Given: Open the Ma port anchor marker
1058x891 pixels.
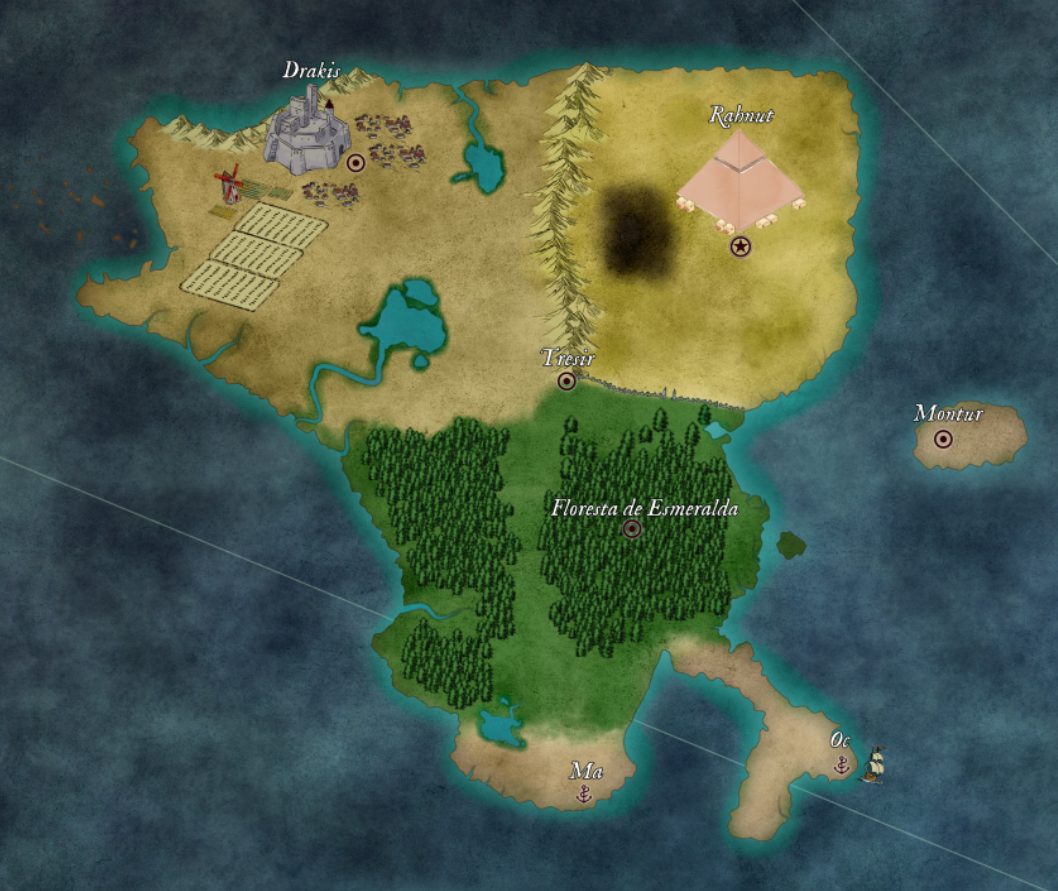Looking at the screenshot, I should (x=585, y=794).
